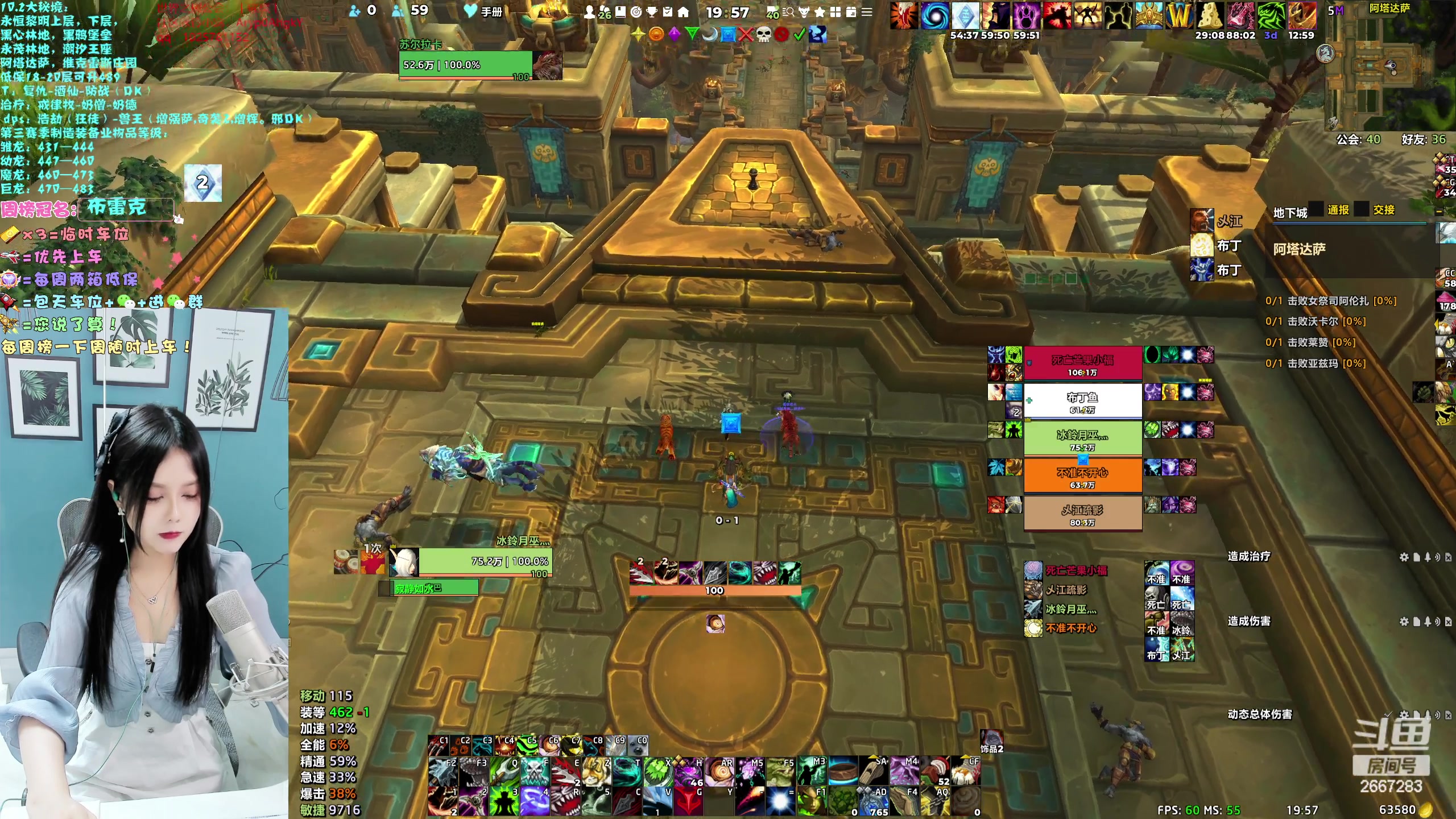Cast the green silhouette ability on key 3
The height and width of the screenshot is (819, 1456).
(x=504, y=802)
